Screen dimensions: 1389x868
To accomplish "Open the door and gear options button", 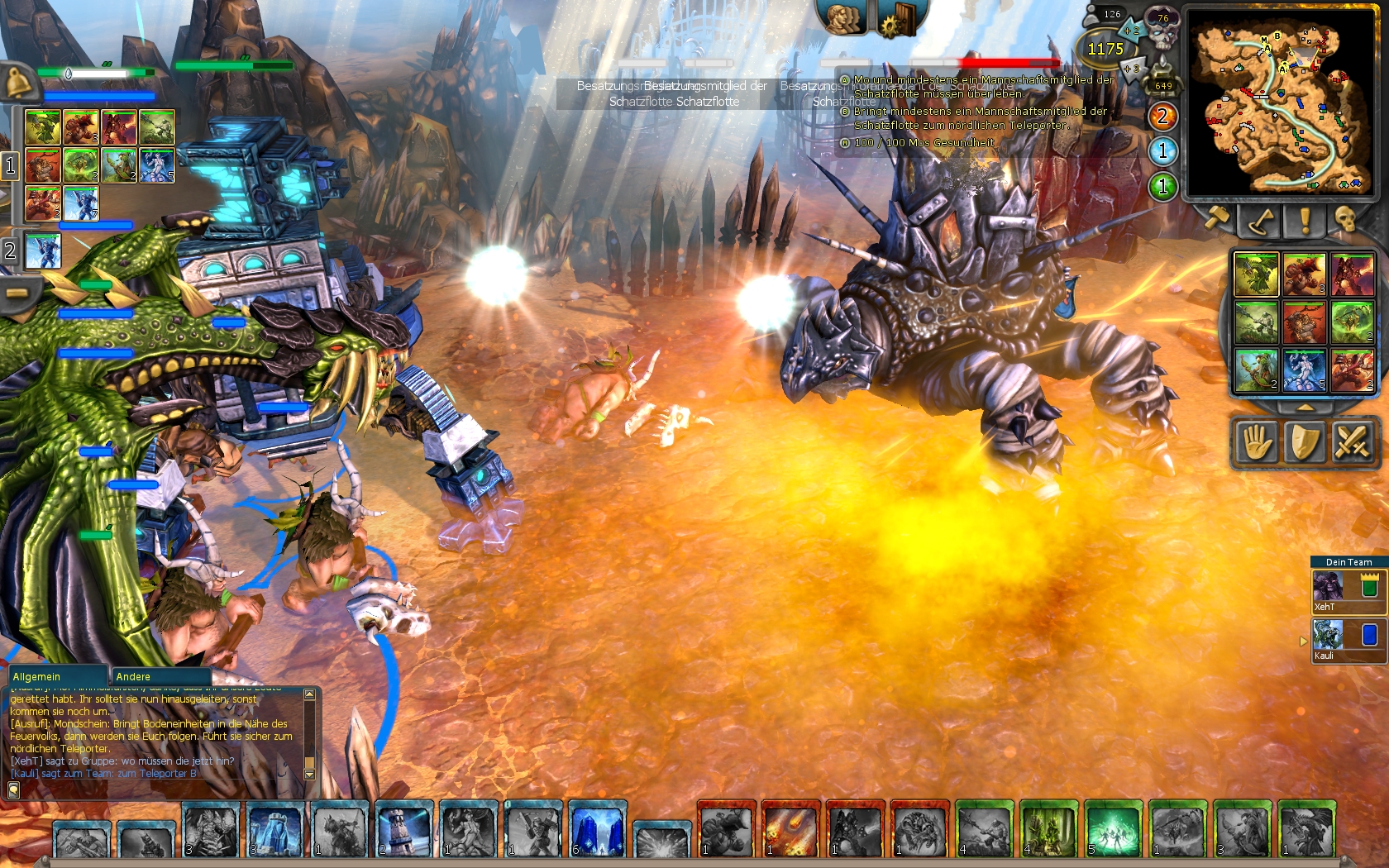I will pyautogui.click(x=898, y=18).
